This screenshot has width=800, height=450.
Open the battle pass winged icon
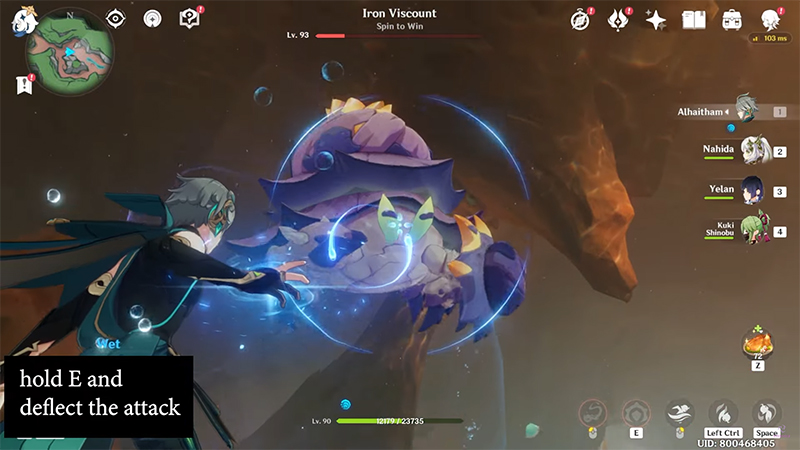(x=619, y=19)
